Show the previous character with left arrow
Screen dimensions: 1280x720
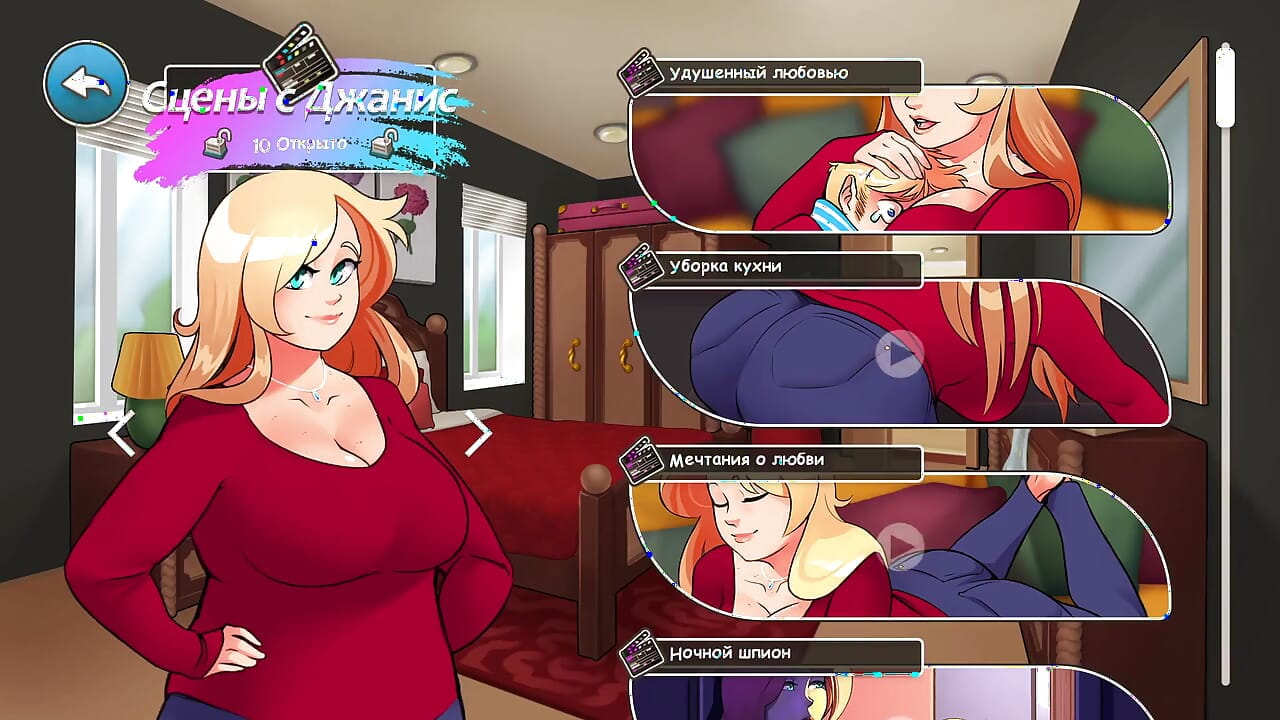(122, 433)
